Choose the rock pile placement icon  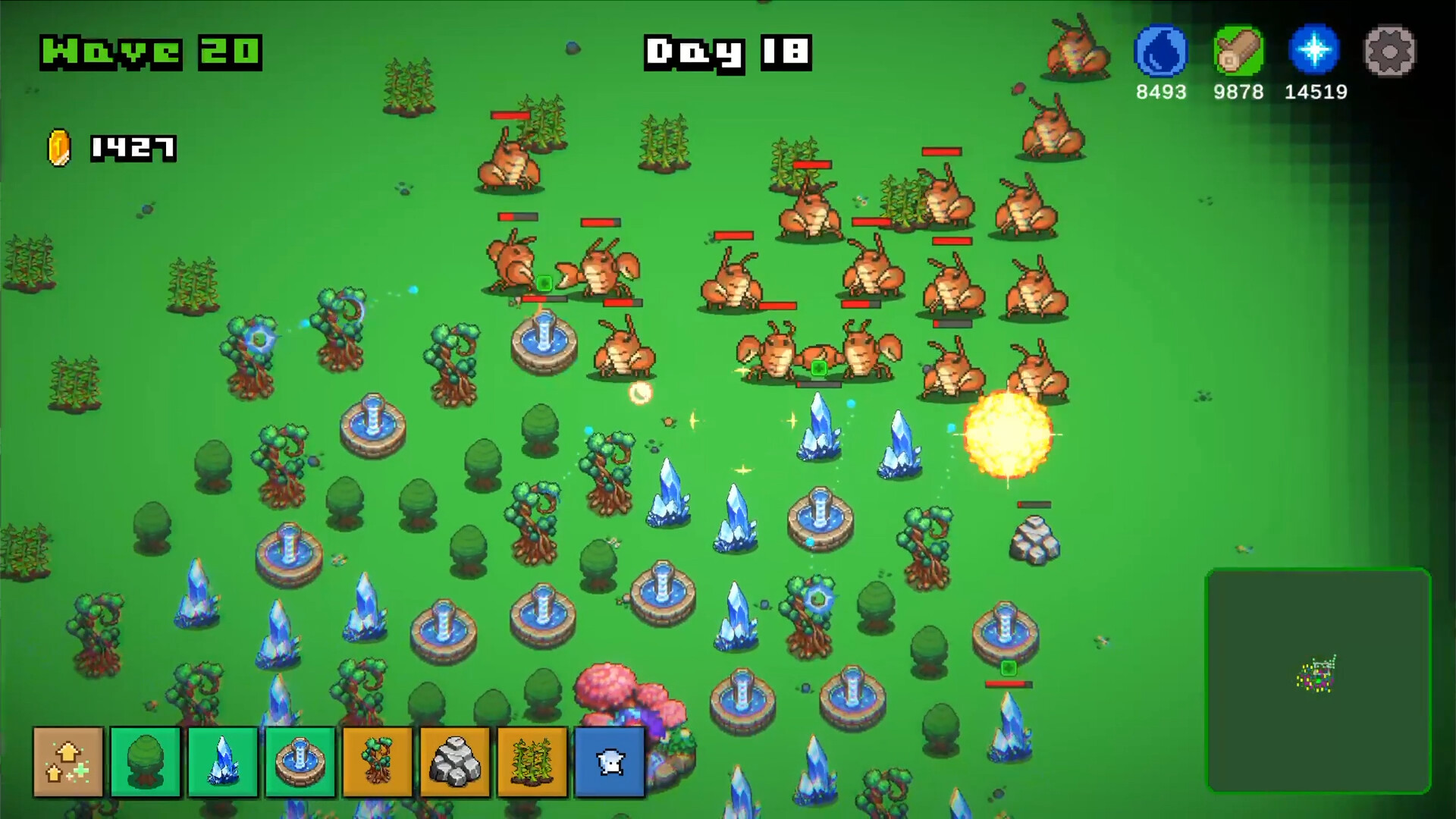454,761
